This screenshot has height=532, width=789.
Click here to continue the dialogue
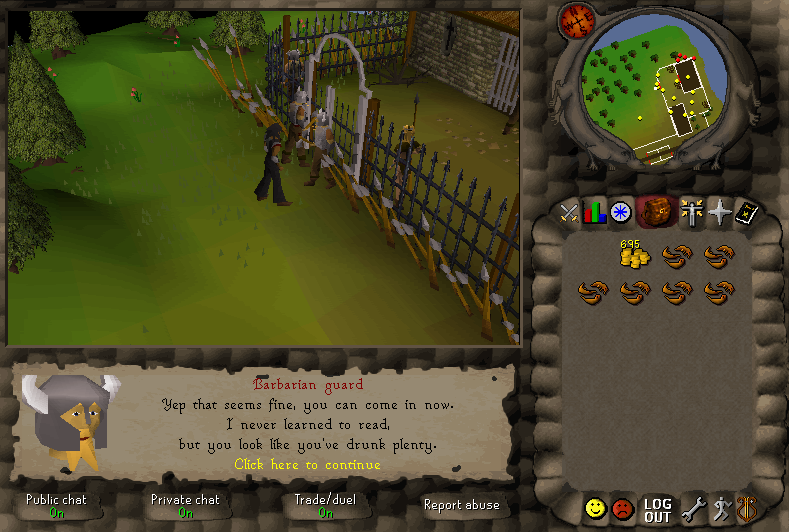pos(307,464)
